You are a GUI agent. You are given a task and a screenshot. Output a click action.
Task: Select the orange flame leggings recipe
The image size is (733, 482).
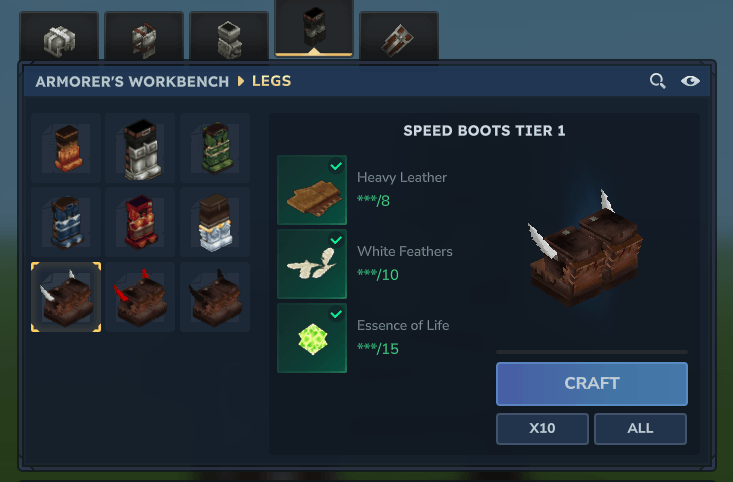[x=66, y=148]
